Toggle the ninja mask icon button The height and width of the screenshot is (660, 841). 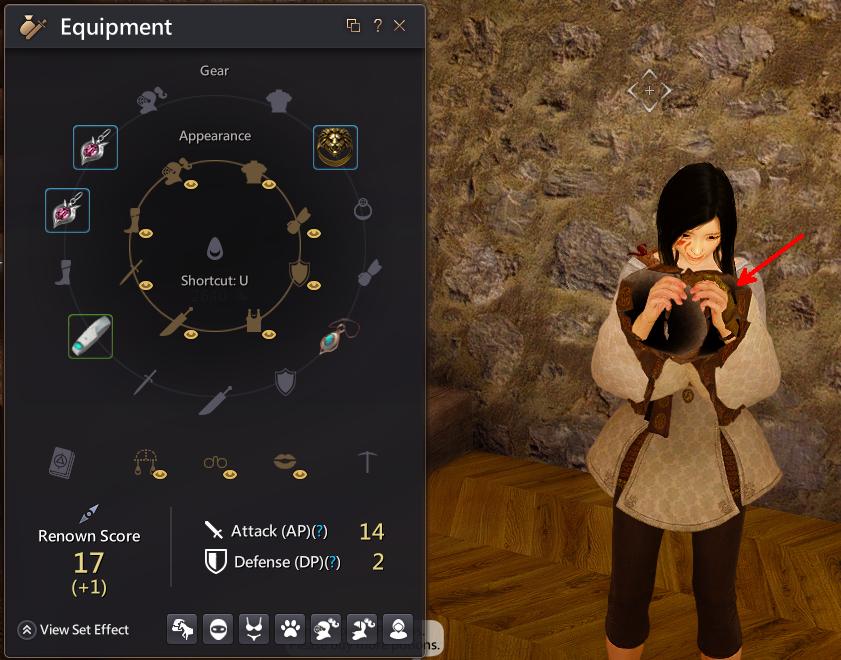218,629
